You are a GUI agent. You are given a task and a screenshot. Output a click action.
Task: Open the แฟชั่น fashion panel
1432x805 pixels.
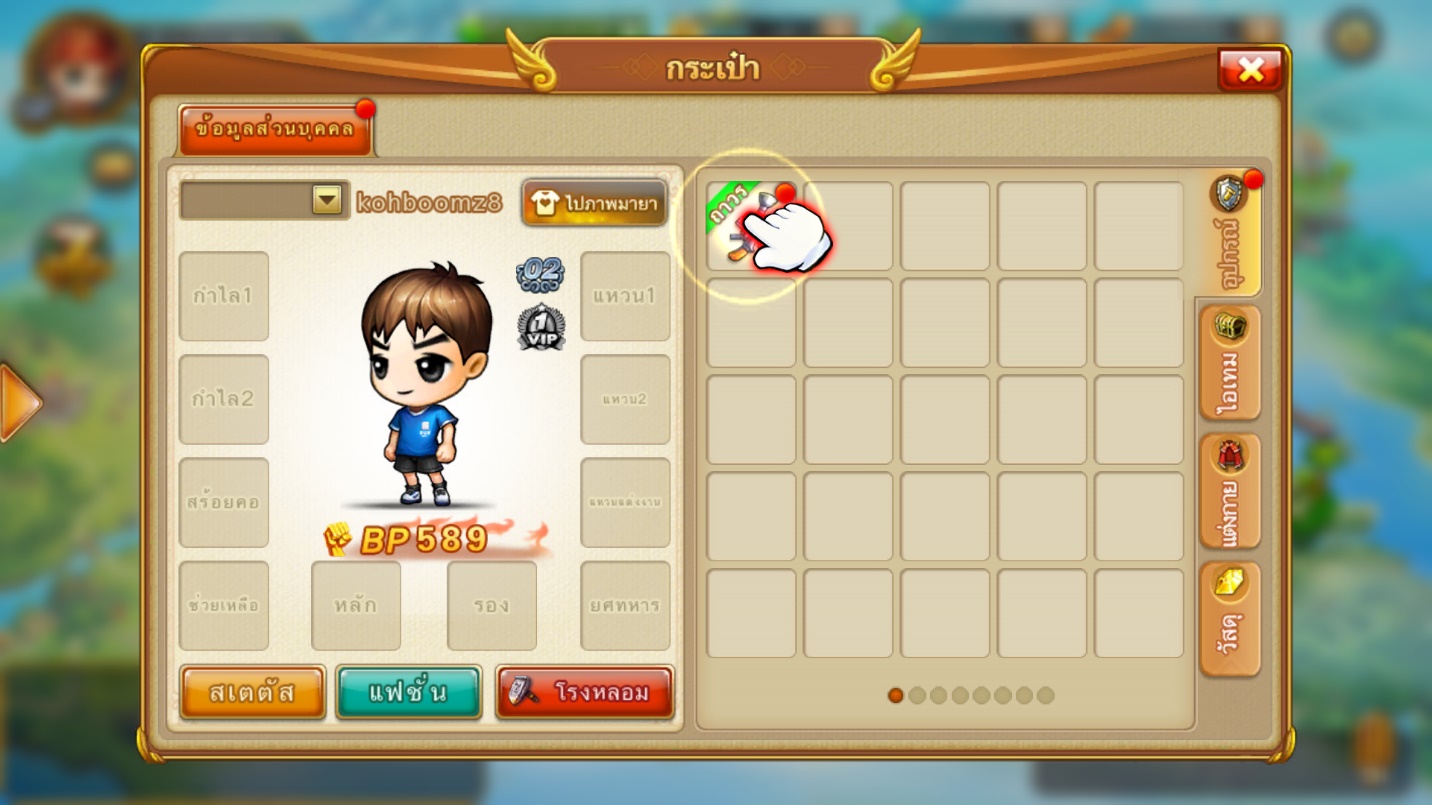[x=408, y=692]
